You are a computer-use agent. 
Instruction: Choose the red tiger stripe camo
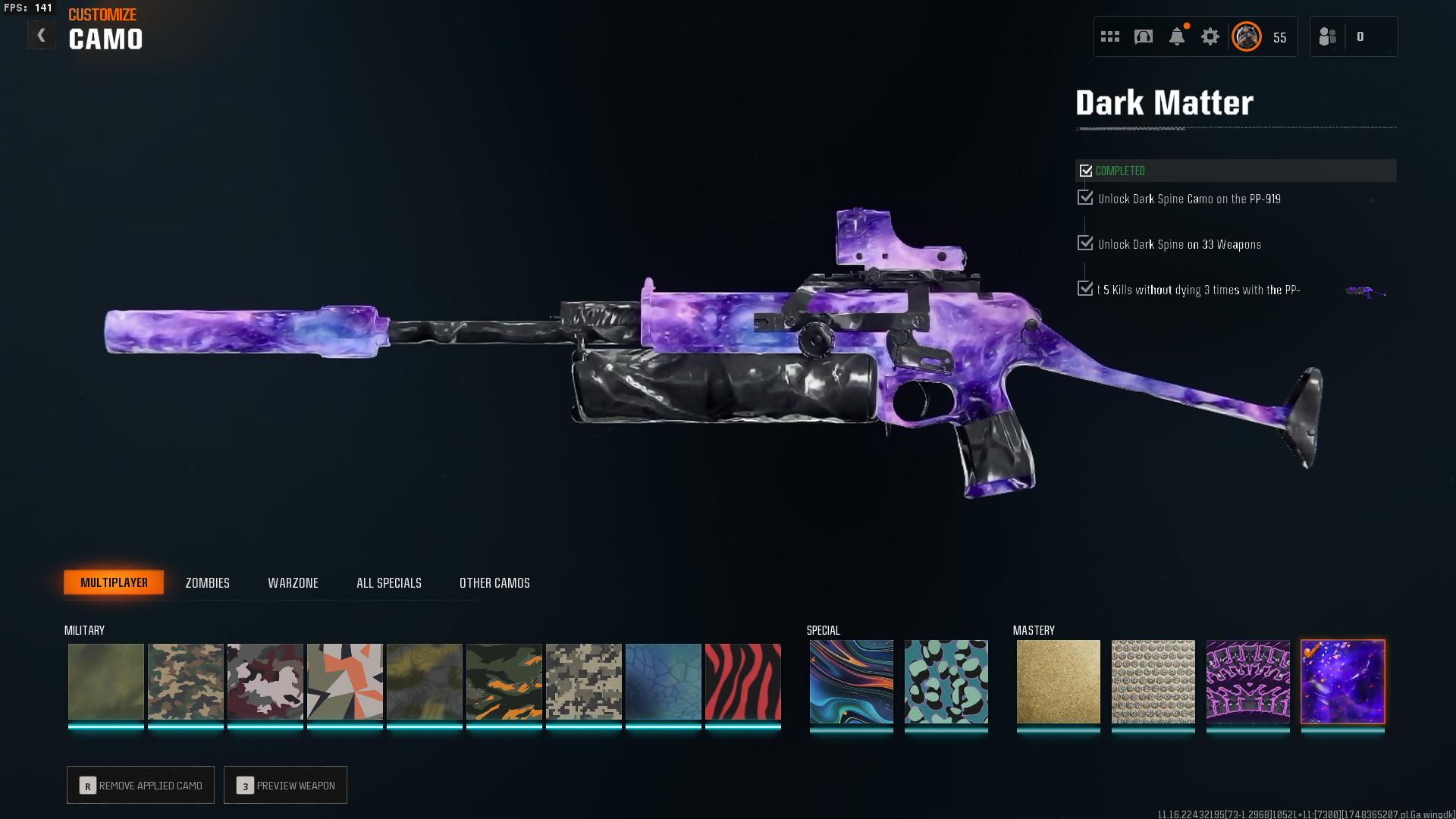[742, 681]
